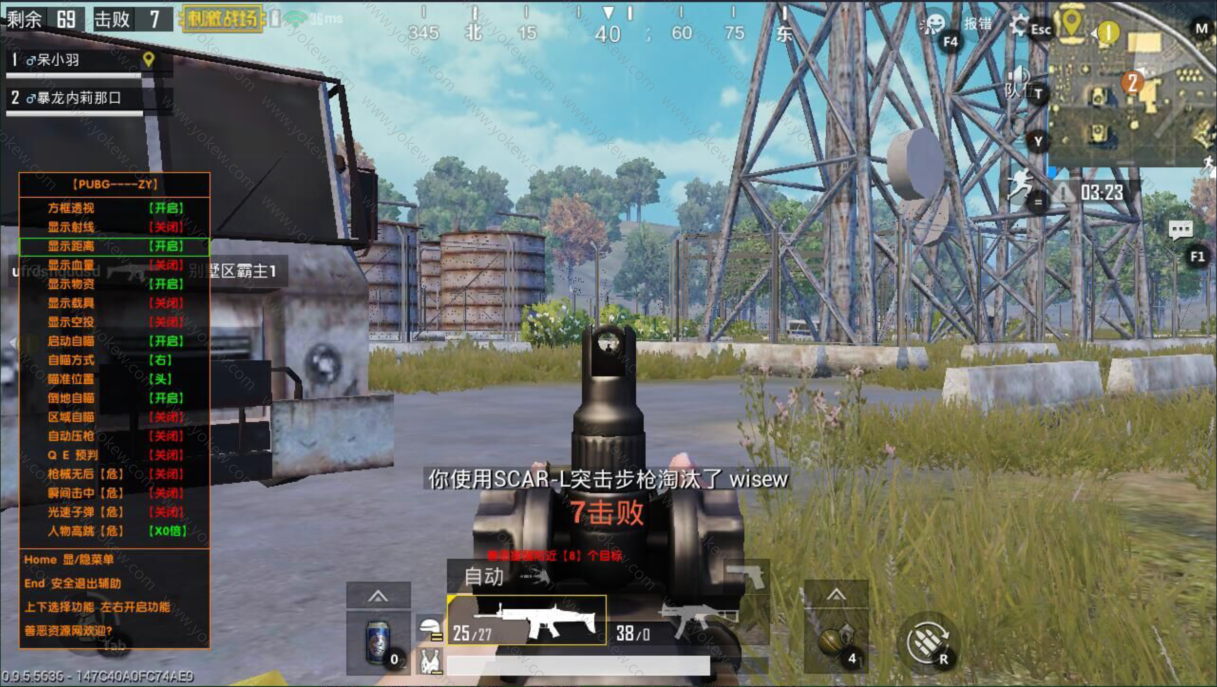Toggle auto-run with the running figure icon
The height and width of the screenshot is (687, 1217).
[x=1020, y=185]
